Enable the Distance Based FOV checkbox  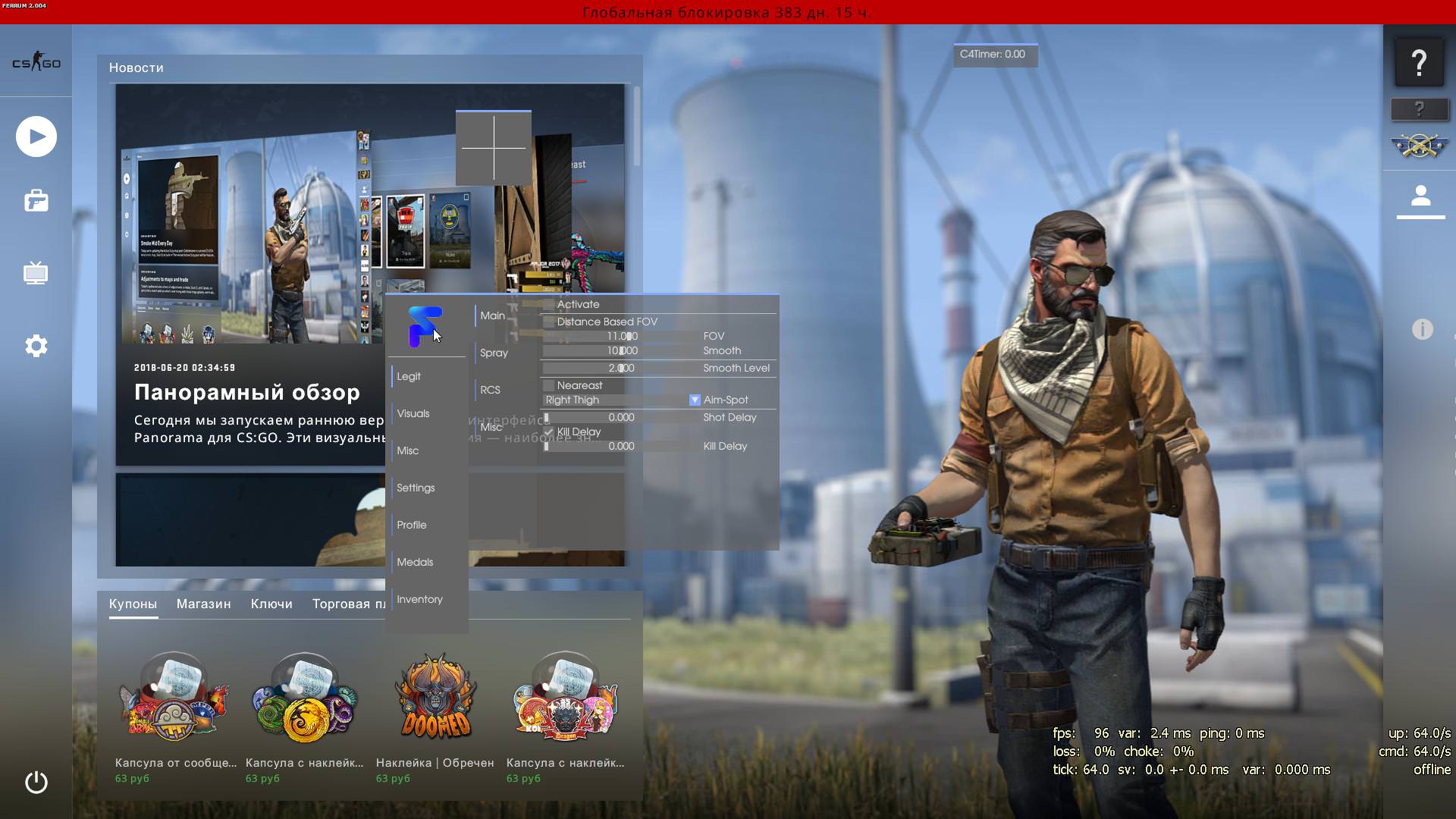point(549,322)
